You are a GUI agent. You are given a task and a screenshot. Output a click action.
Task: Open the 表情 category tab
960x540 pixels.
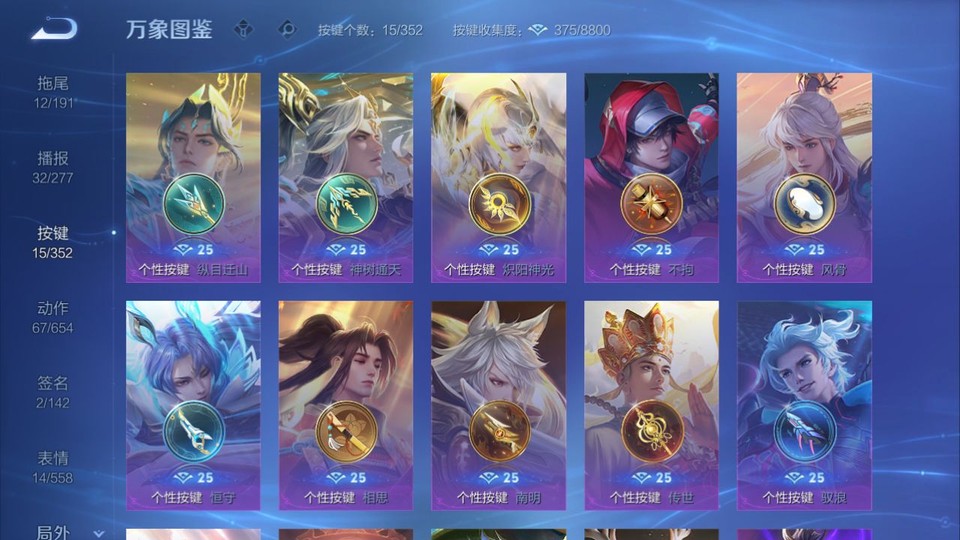click(53, 467)
